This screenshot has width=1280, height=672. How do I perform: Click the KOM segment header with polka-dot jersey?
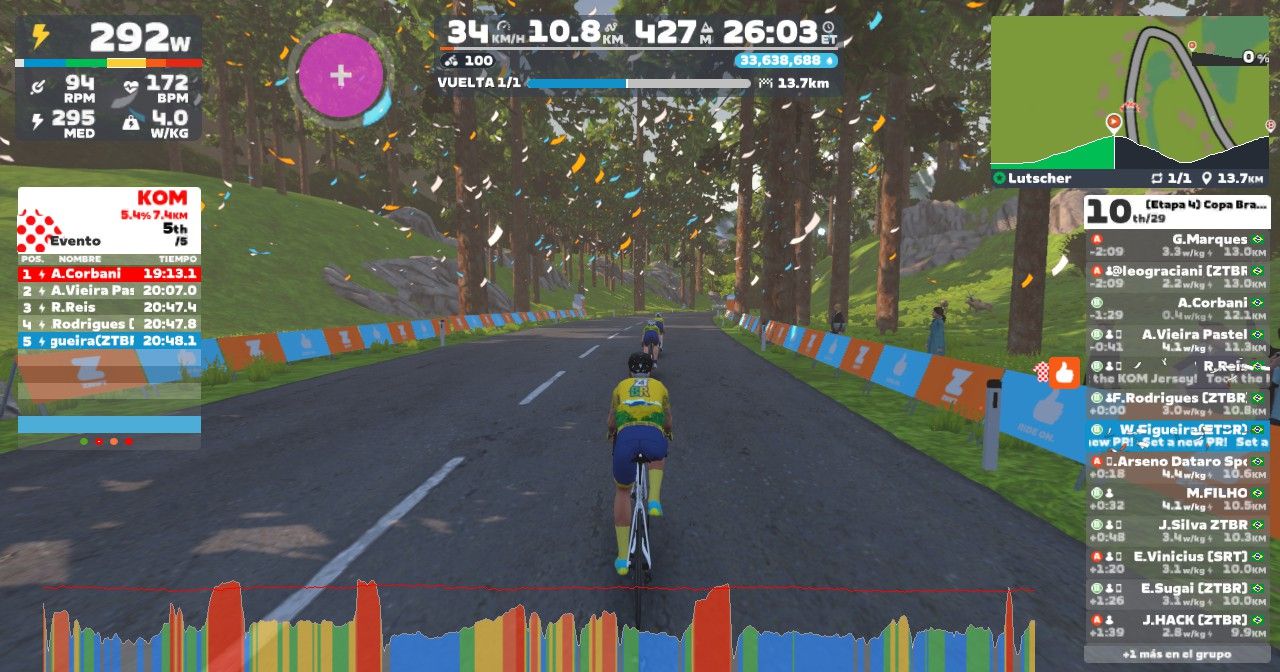109,220
